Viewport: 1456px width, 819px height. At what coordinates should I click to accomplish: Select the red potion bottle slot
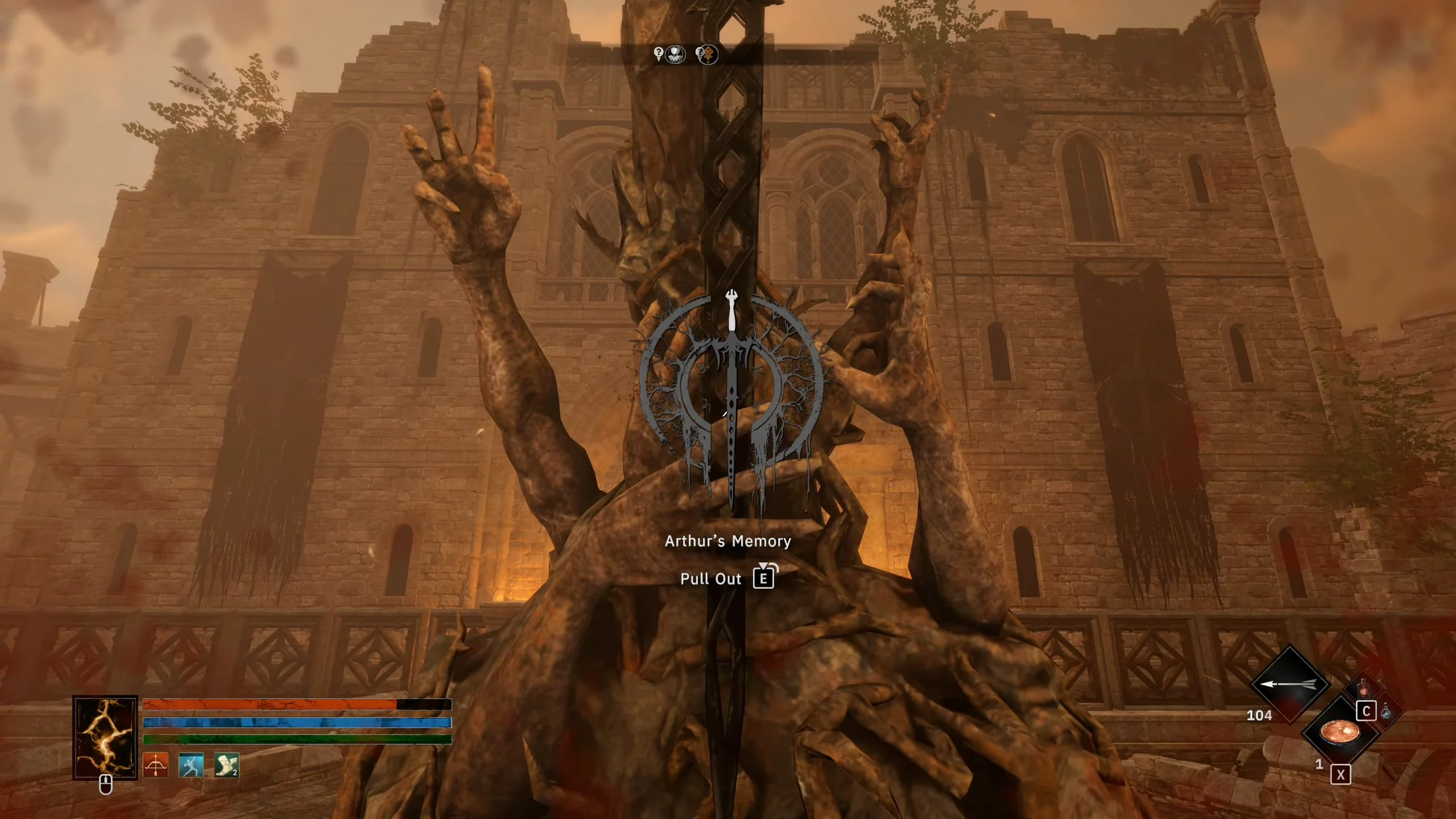click(x=1363, y=688)
